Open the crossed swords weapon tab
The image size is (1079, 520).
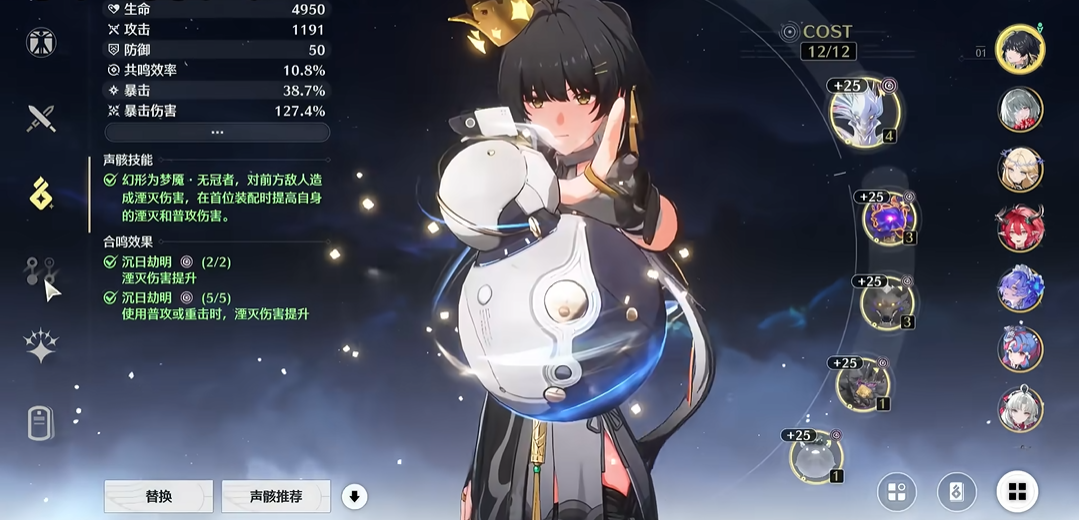41,119
